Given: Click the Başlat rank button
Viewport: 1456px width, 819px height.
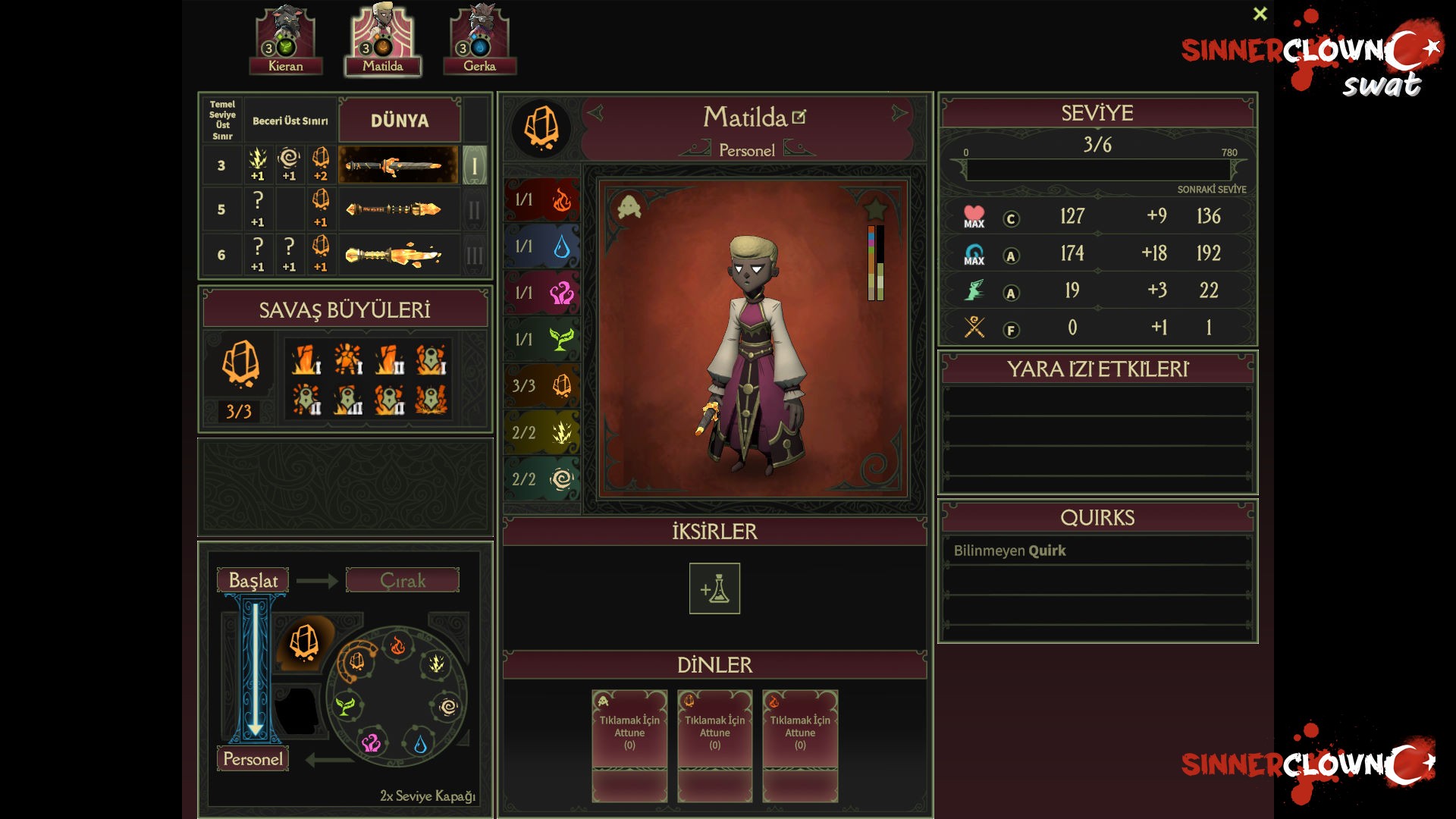Looking at the screenshot, I should tap(253, 580).
